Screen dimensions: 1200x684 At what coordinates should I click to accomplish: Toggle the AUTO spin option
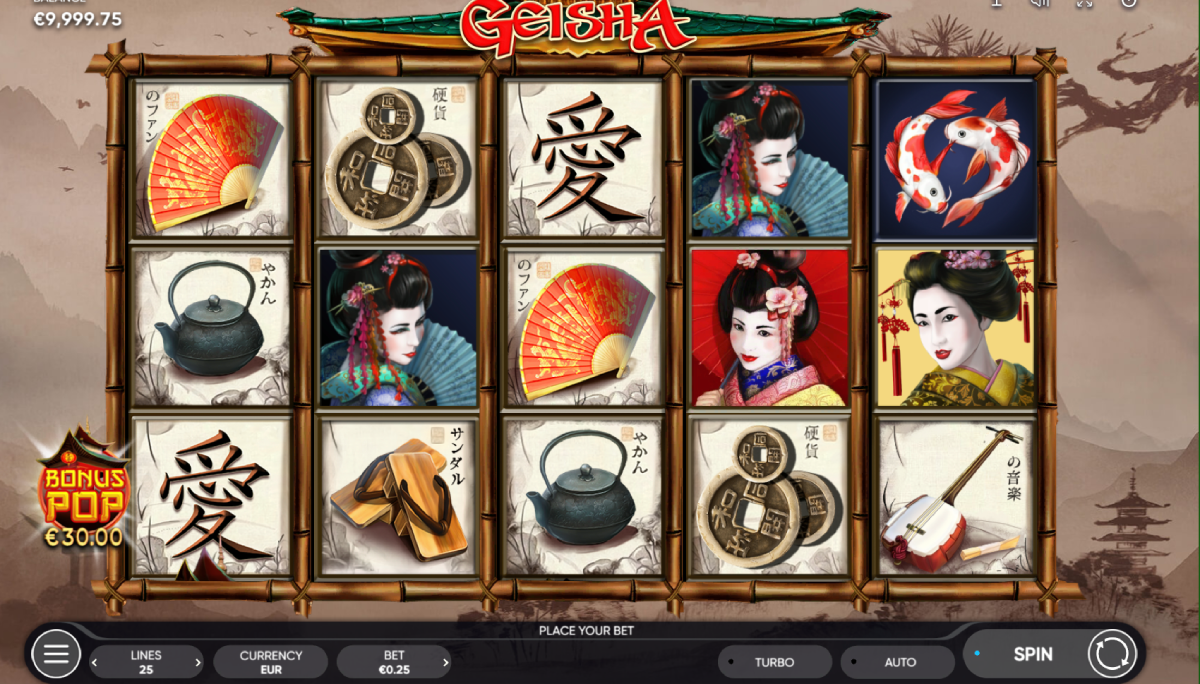(899, 662)
